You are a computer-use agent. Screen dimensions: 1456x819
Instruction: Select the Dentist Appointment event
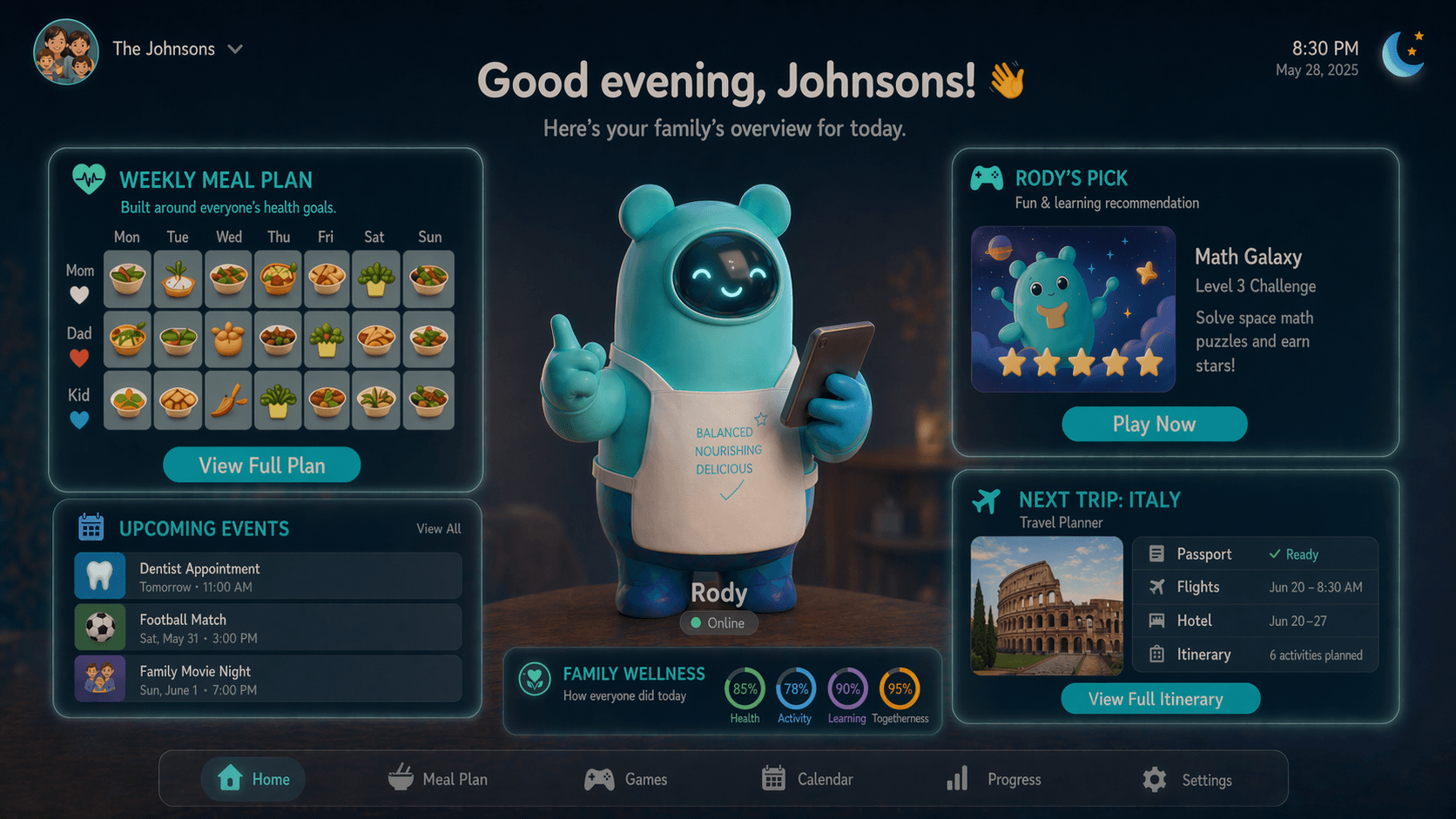coord(268,576)
